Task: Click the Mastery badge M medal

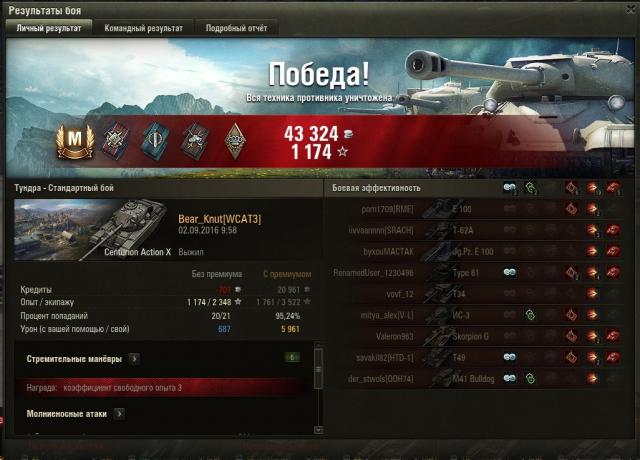Action: [x=72, y=139]
